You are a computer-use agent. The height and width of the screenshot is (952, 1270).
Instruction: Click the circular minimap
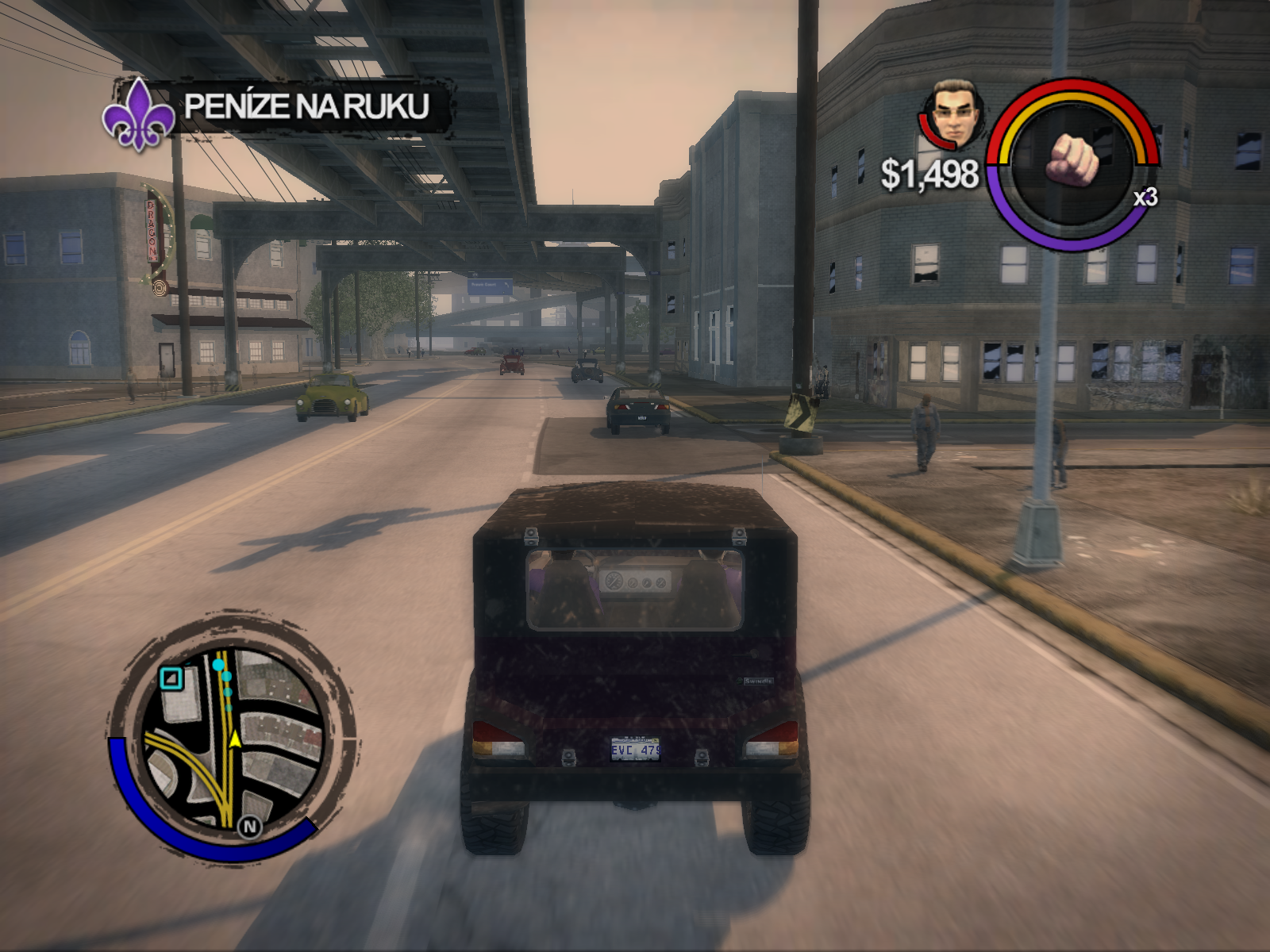point(232,737)
